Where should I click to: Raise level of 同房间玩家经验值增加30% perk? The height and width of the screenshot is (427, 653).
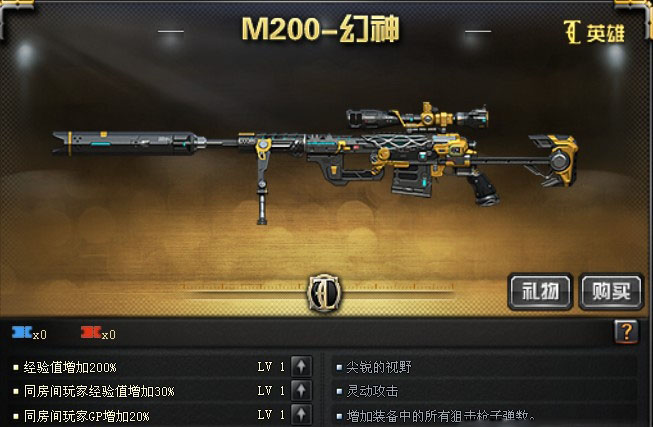tap(303, 390)
